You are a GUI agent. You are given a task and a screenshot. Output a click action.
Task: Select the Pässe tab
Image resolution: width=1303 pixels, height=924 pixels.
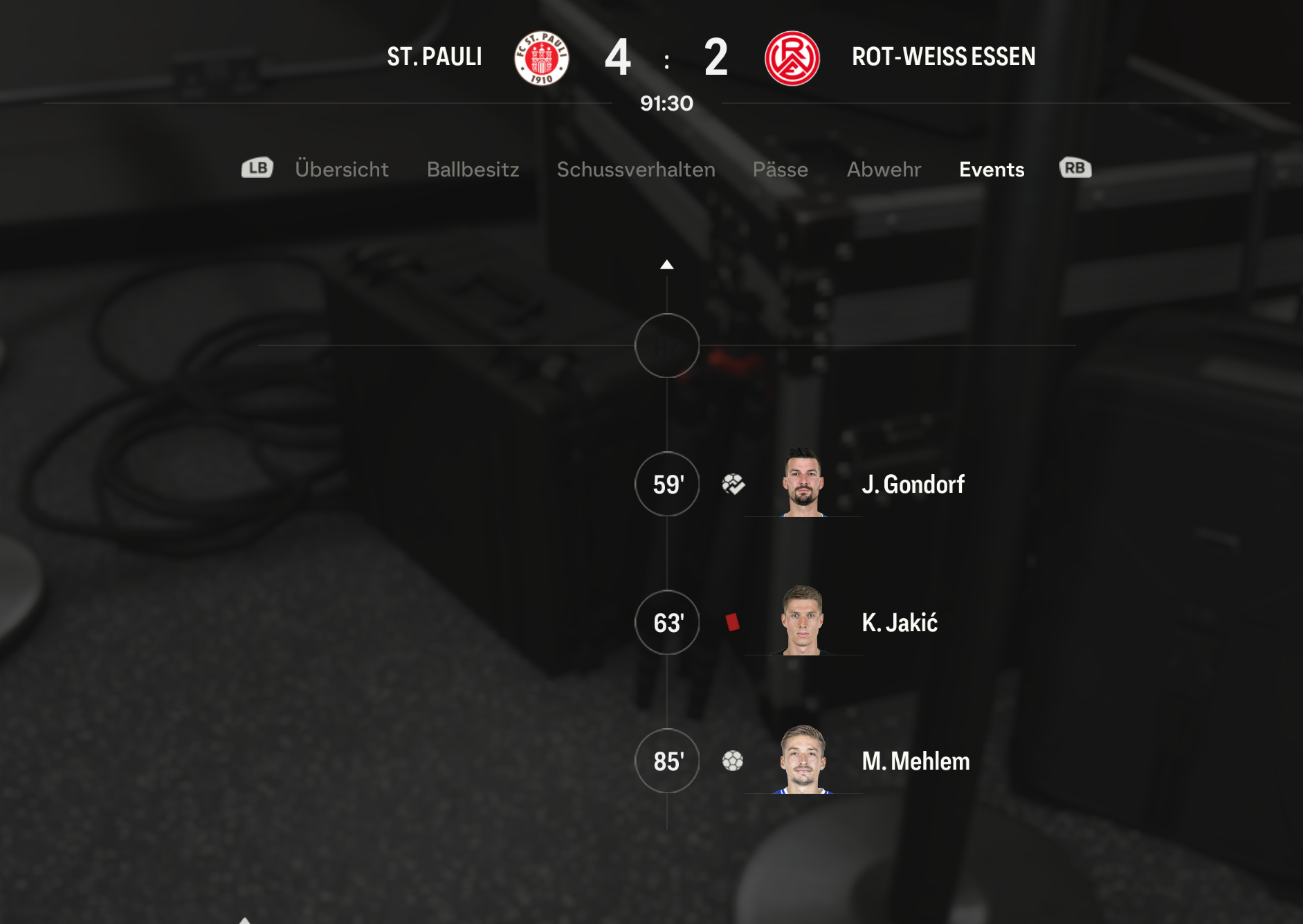[x=780, y=170]
